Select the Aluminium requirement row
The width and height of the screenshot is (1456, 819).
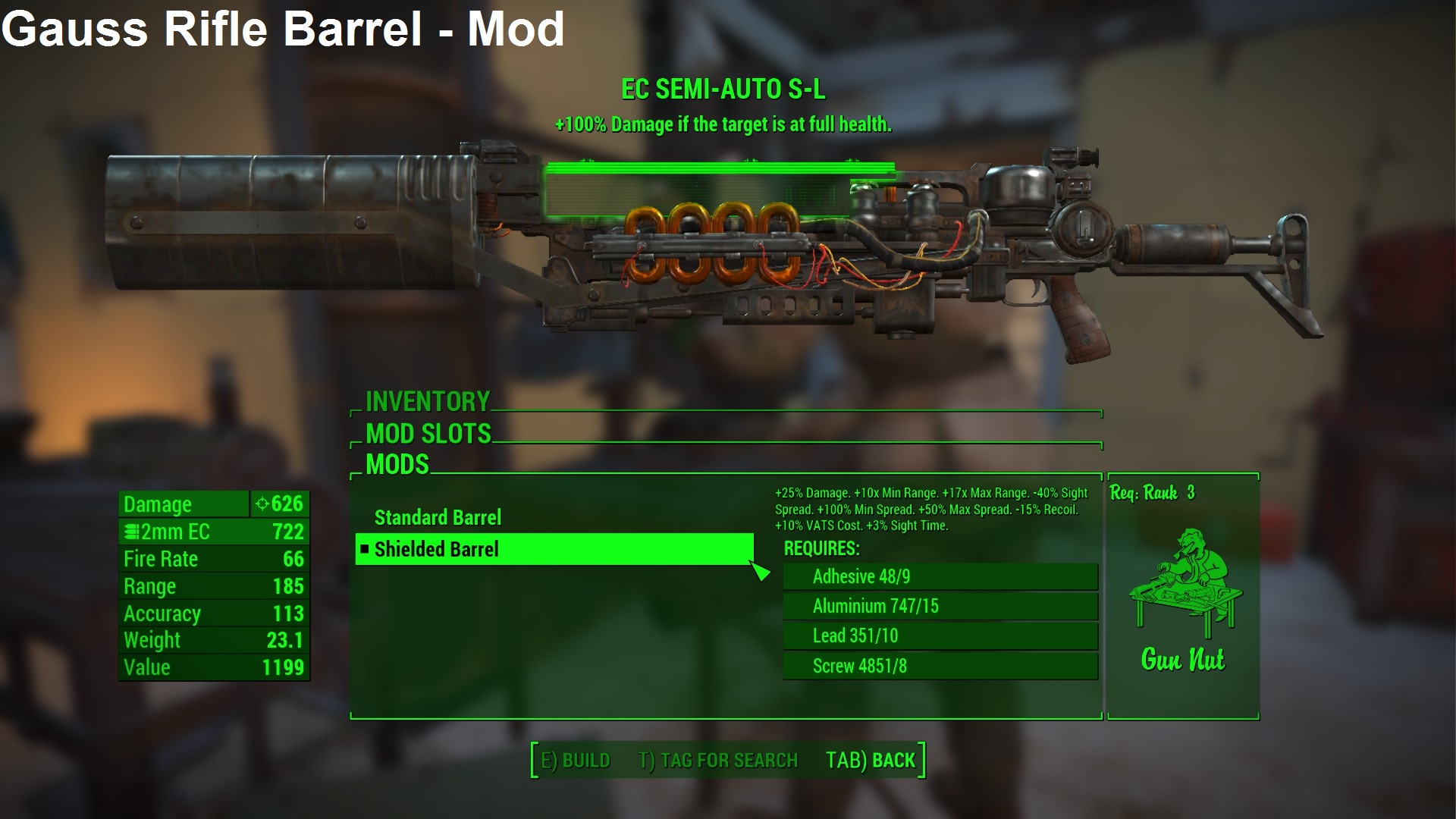click(x=940, y=607)
